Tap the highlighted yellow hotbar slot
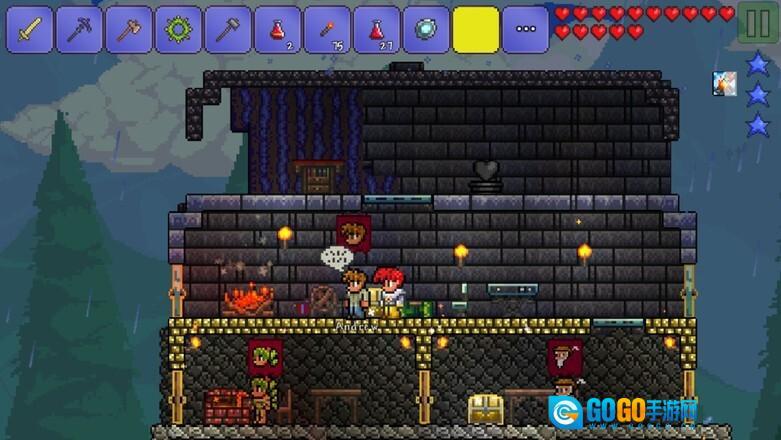Image resolution: width=781 pixels, height=440 pixels. (476, 30)
